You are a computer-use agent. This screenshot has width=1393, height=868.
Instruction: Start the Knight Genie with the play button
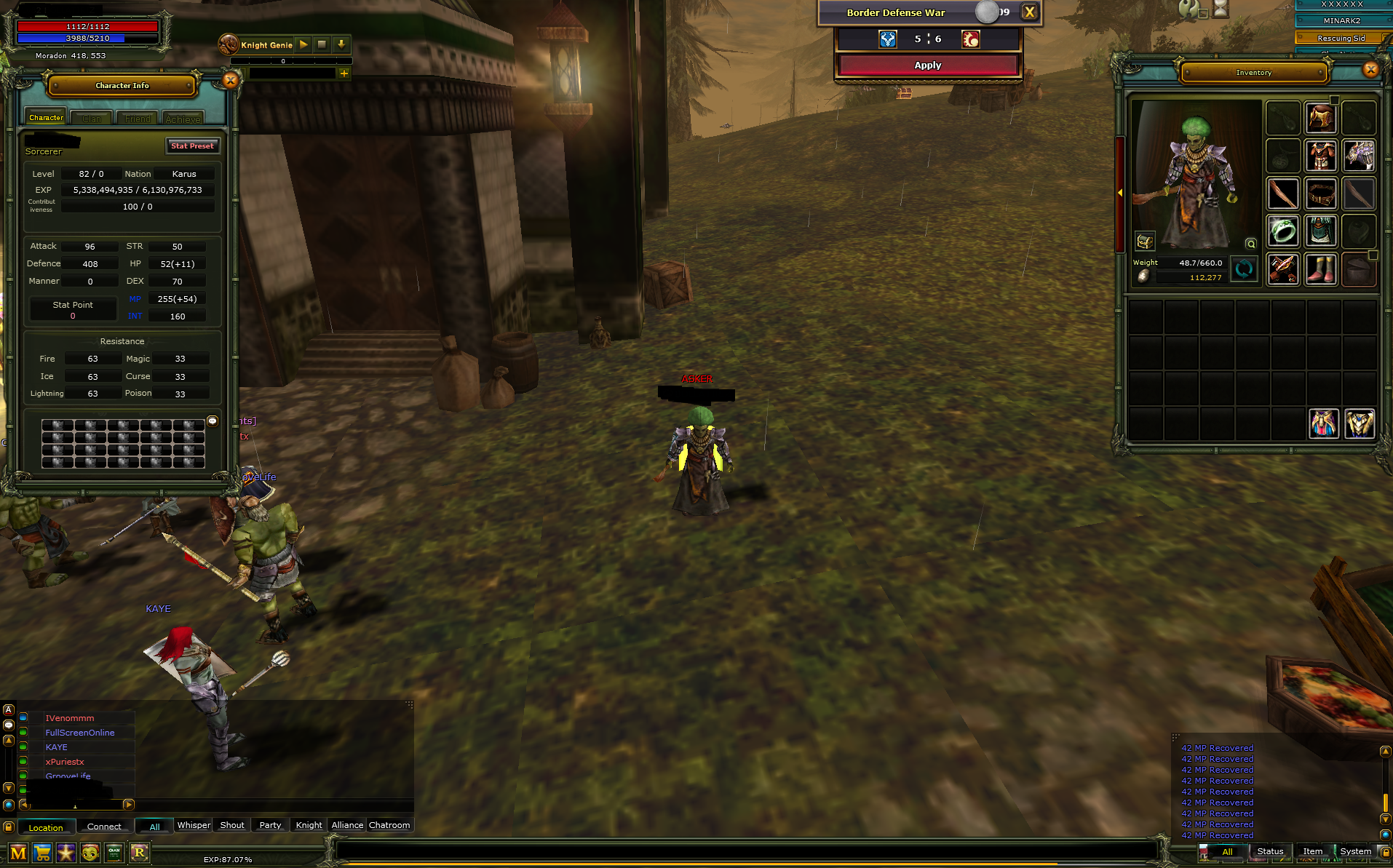click(x=303, y=44)
